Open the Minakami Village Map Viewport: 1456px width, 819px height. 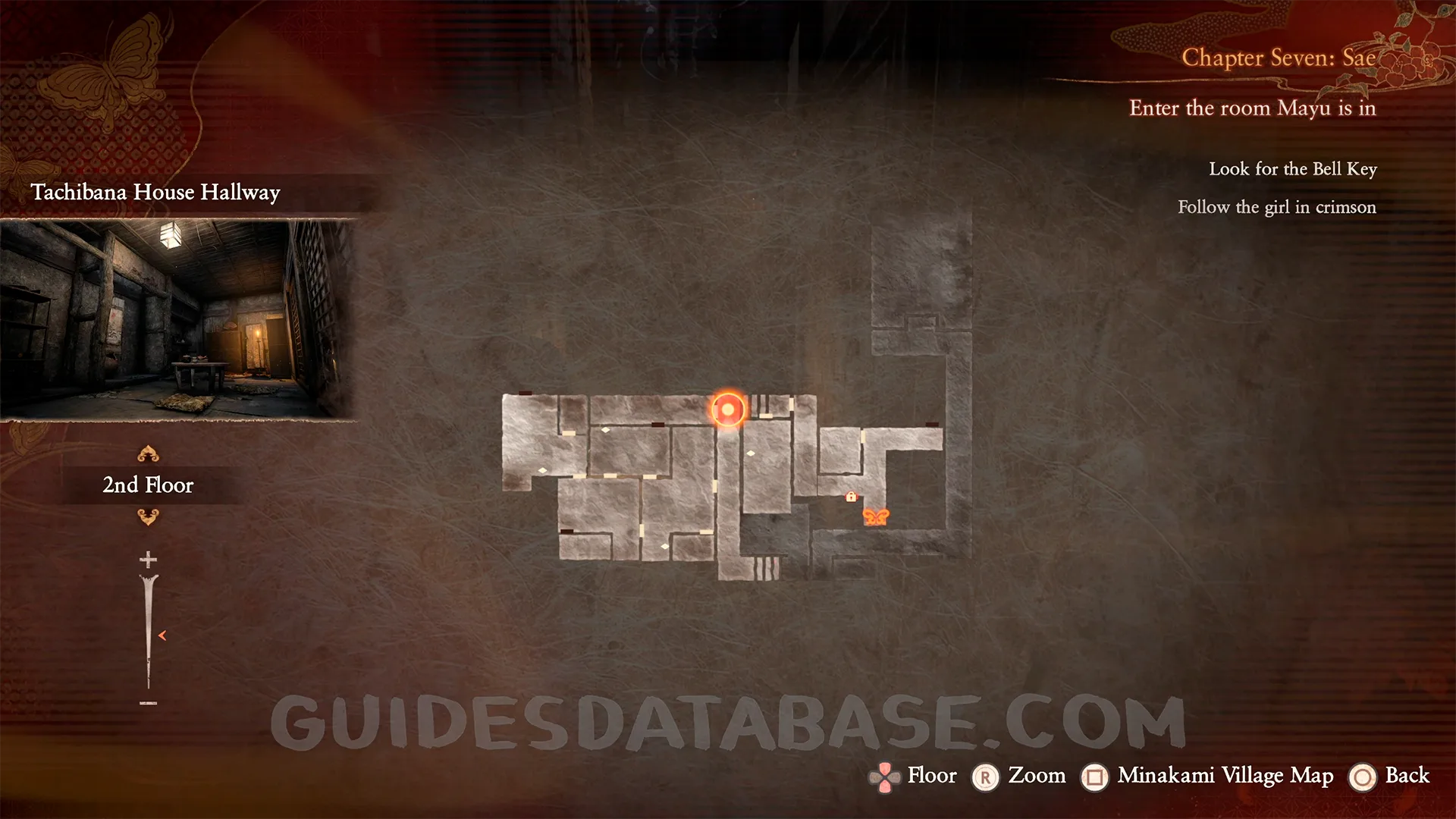(x=1210, y=776)
